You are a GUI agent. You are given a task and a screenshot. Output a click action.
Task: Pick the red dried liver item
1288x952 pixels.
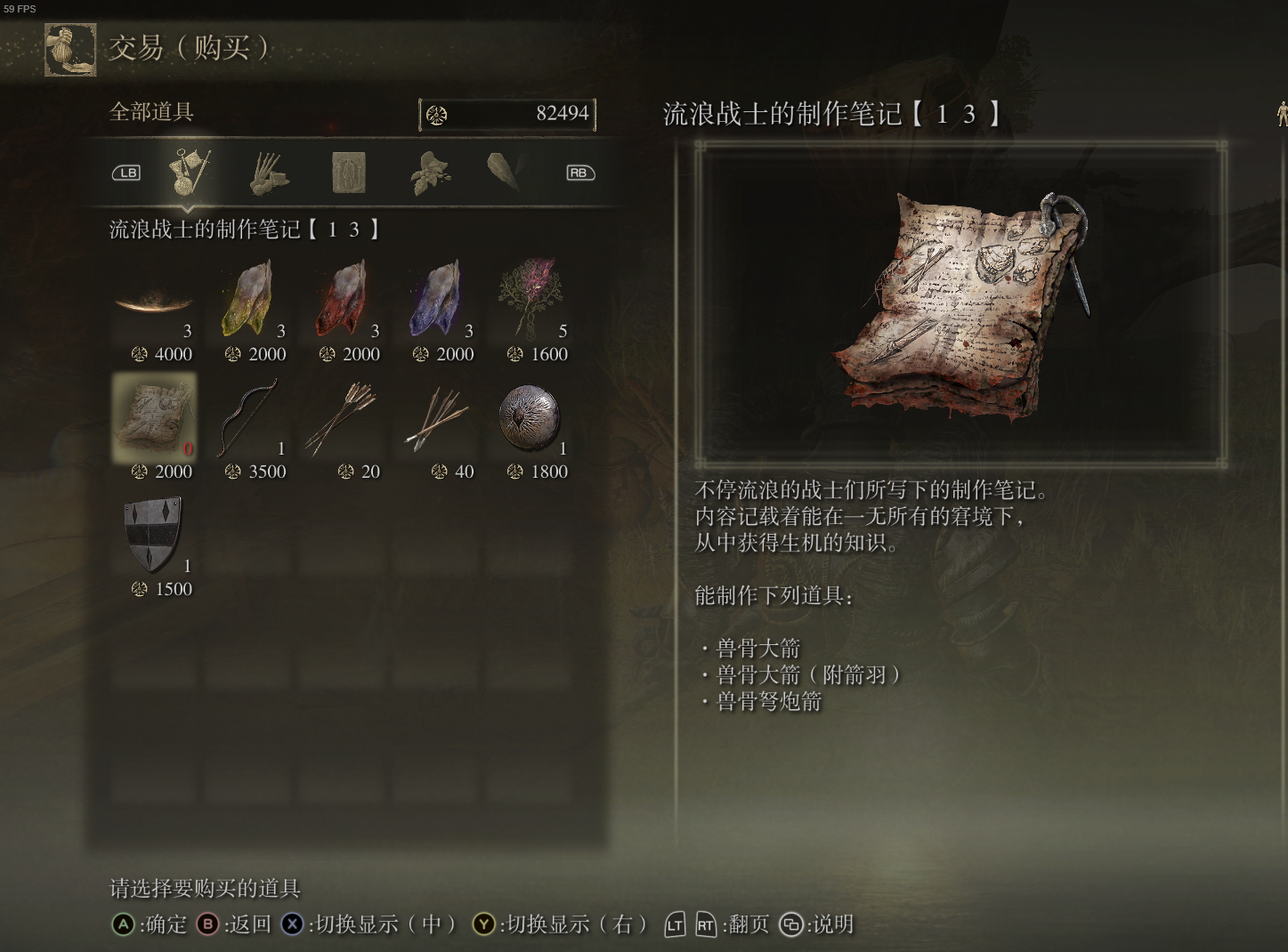[344, 301]
